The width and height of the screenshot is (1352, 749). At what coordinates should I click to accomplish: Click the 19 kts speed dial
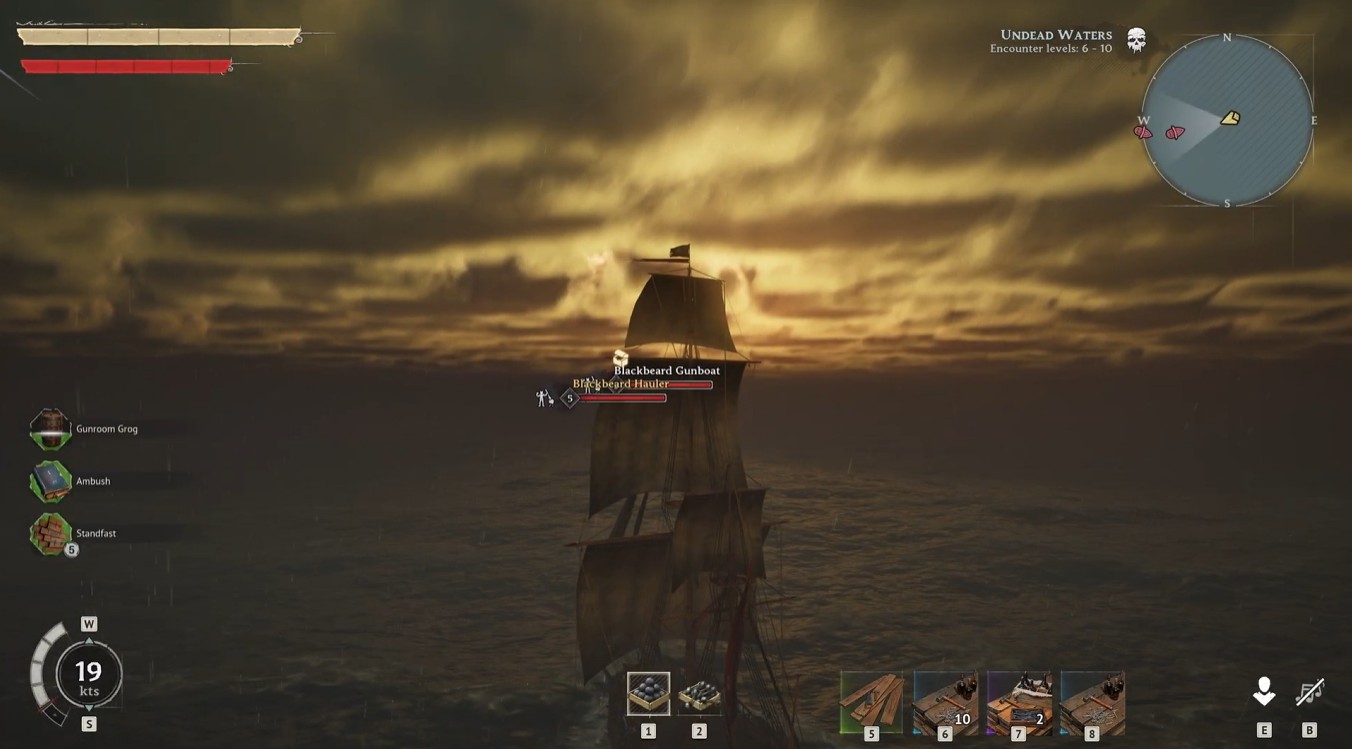pos(89,675)
